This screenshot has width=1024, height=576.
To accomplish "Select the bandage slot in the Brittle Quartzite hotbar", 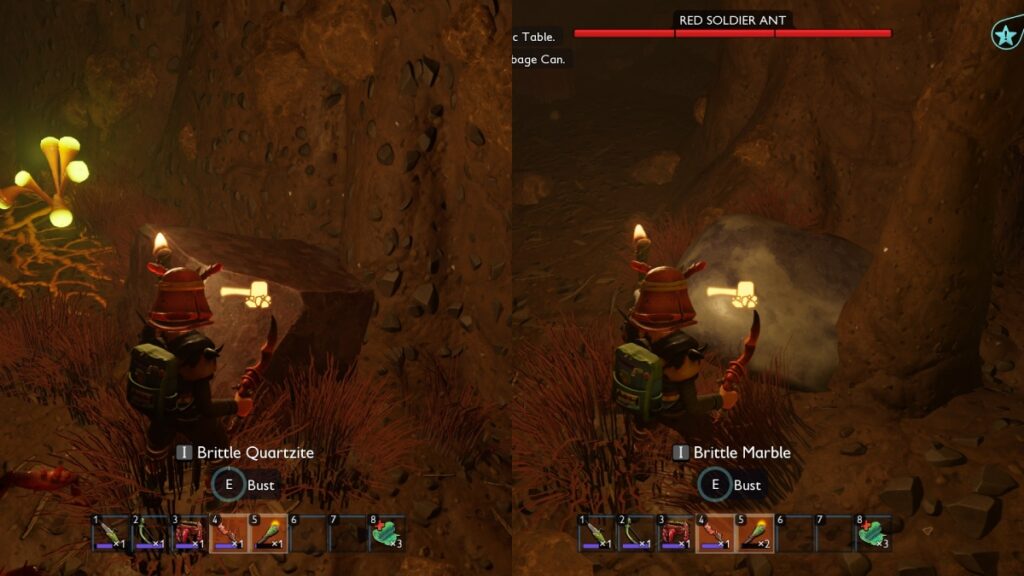I will (387, 533).
